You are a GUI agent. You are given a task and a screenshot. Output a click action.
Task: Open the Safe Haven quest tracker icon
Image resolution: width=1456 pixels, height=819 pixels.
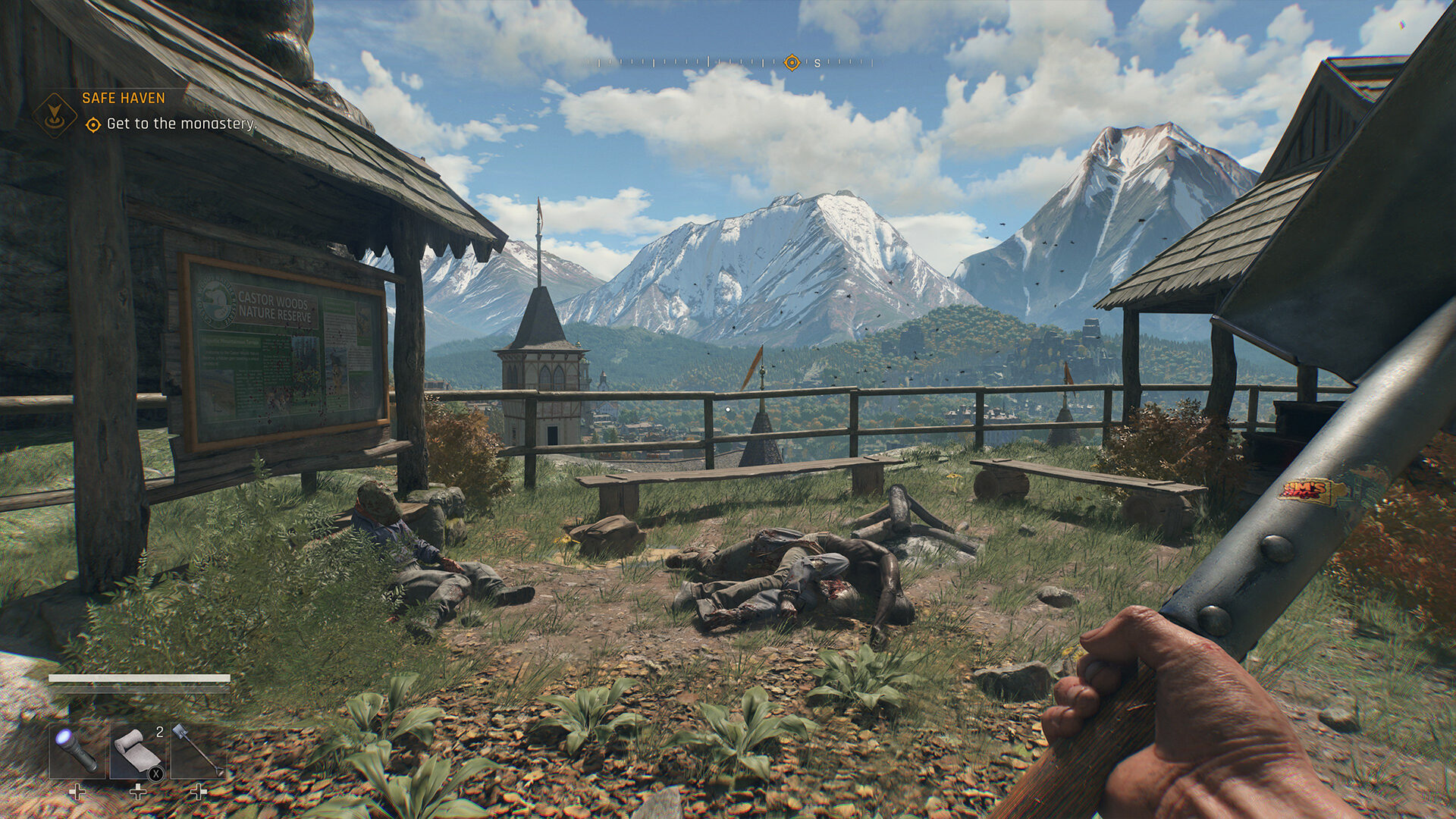tap(55, 115)
